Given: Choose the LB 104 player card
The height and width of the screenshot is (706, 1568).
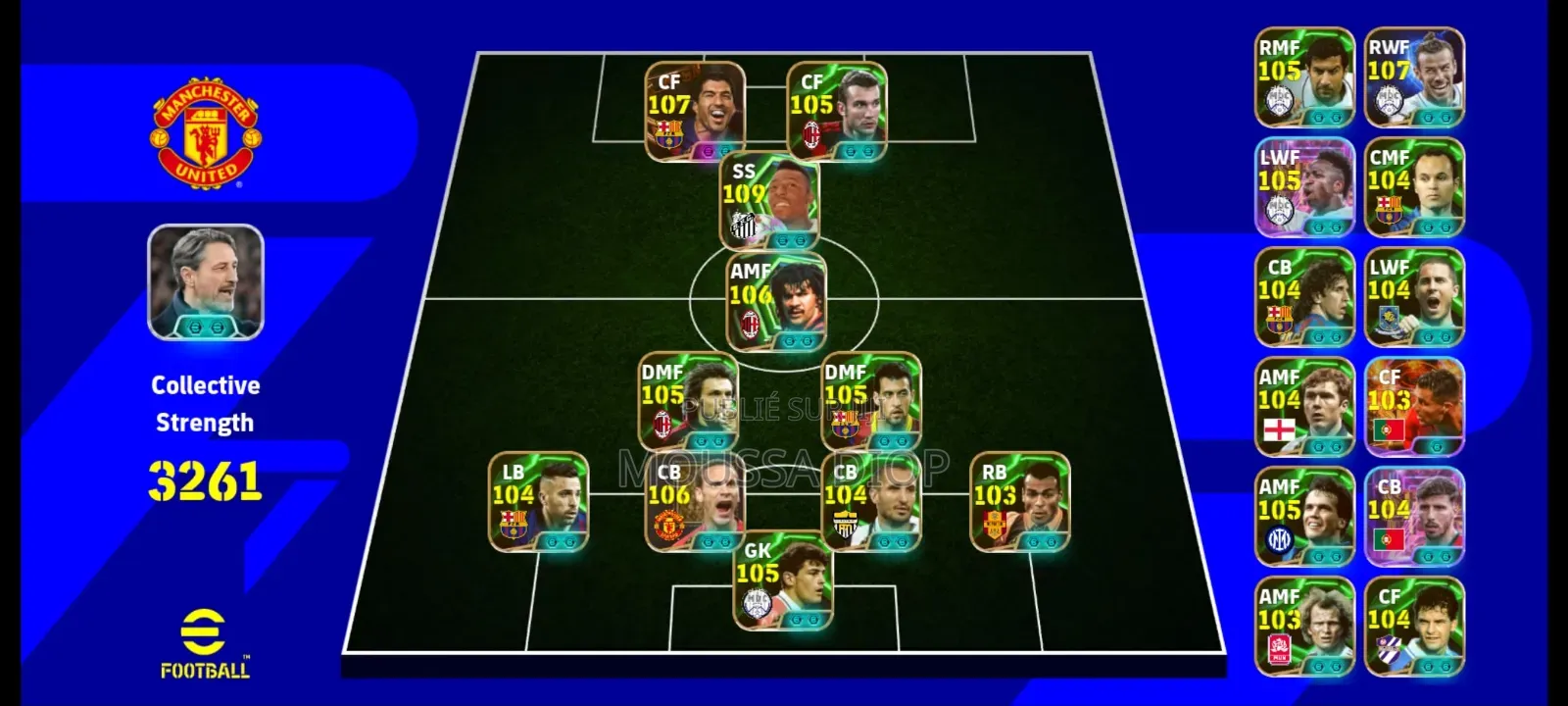Looking at the screenshot, I should 538,501.
